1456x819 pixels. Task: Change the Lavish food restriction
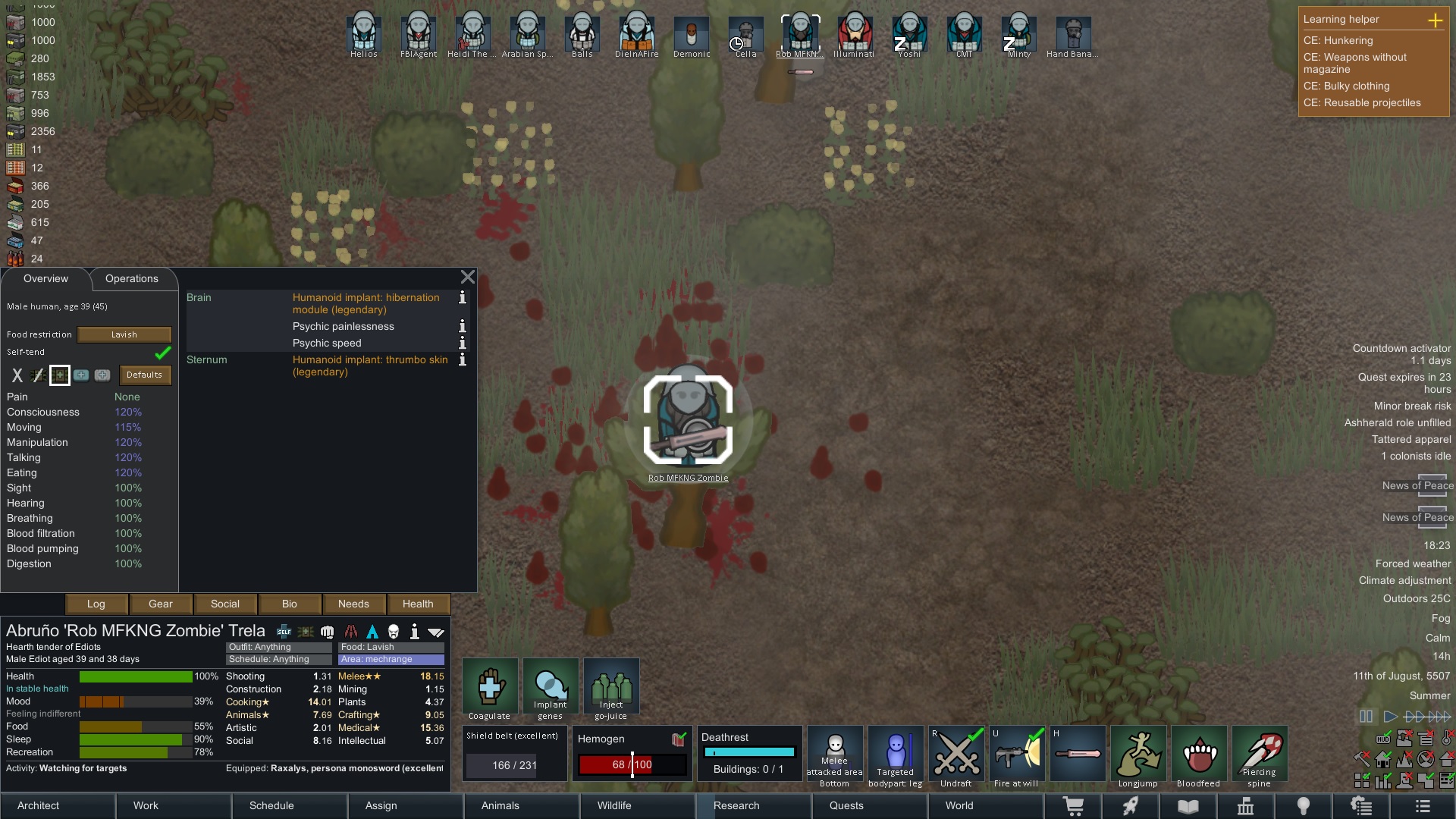pyautogui.click(x=124, y=334)
